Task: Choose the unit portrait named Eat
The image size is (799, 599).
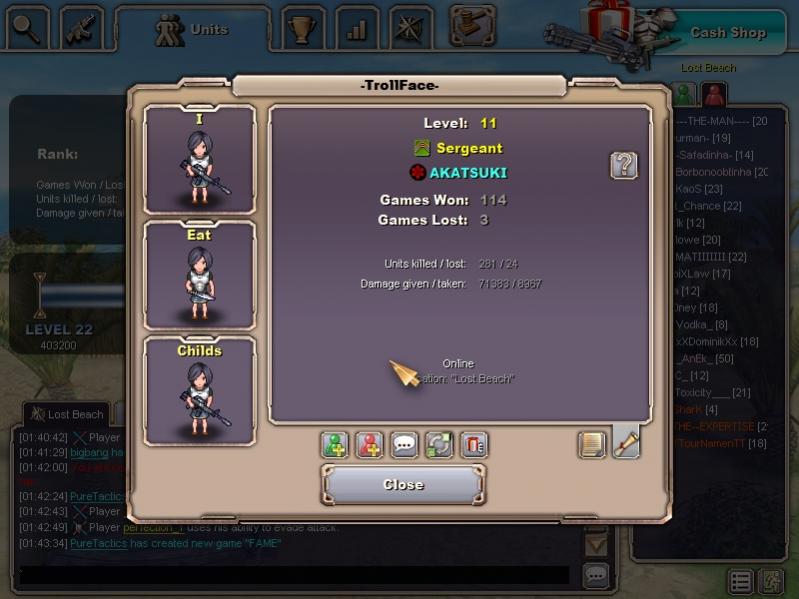Action: click(x=200, y=276)
